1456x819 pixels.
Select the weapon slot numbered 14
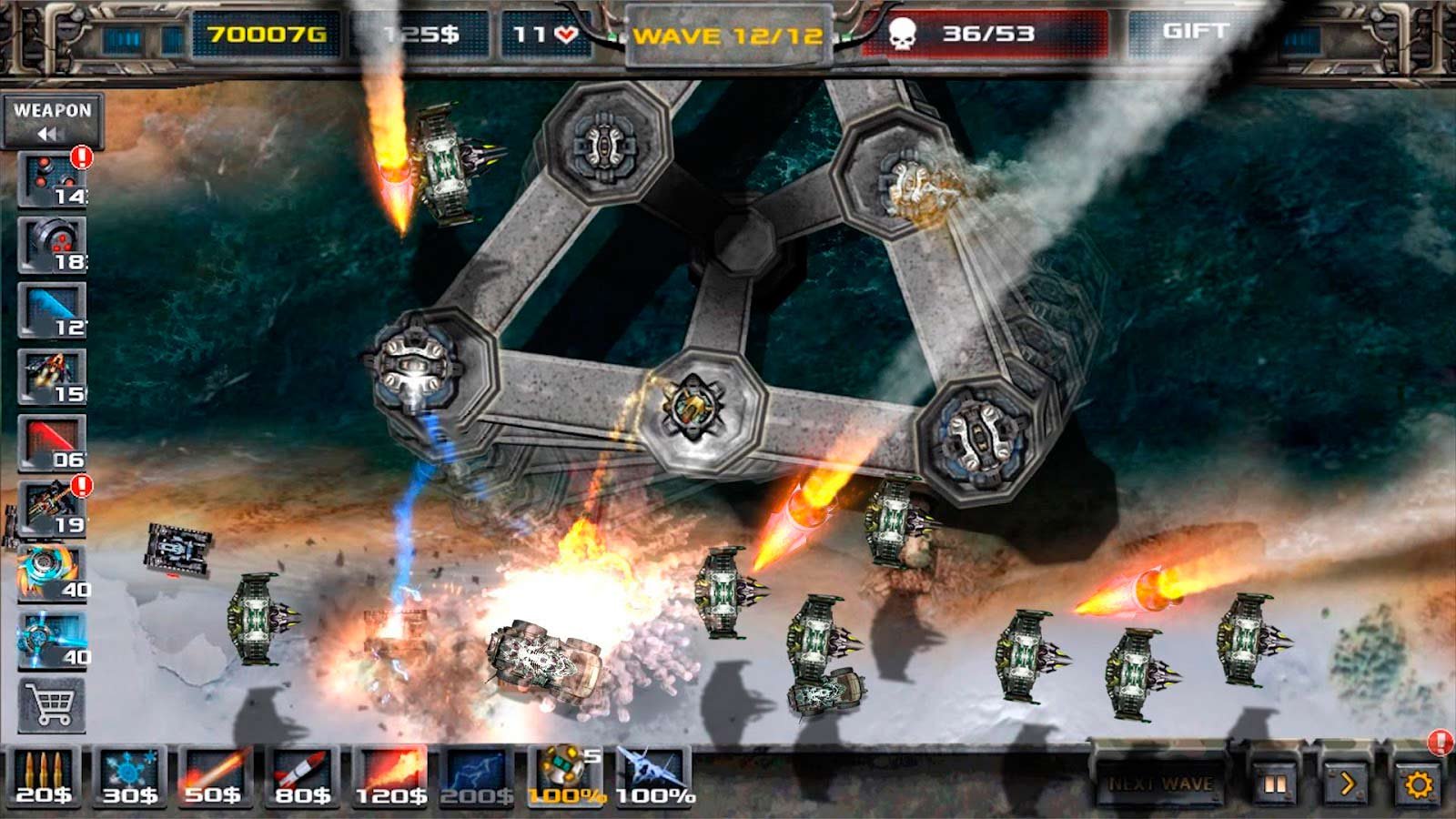(x=52, y=180)
